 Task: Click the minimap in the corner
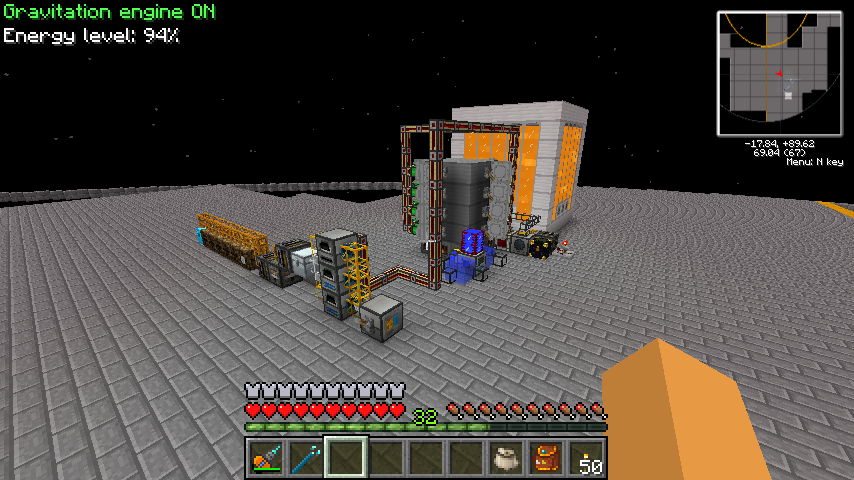click(x=779, y=73)
